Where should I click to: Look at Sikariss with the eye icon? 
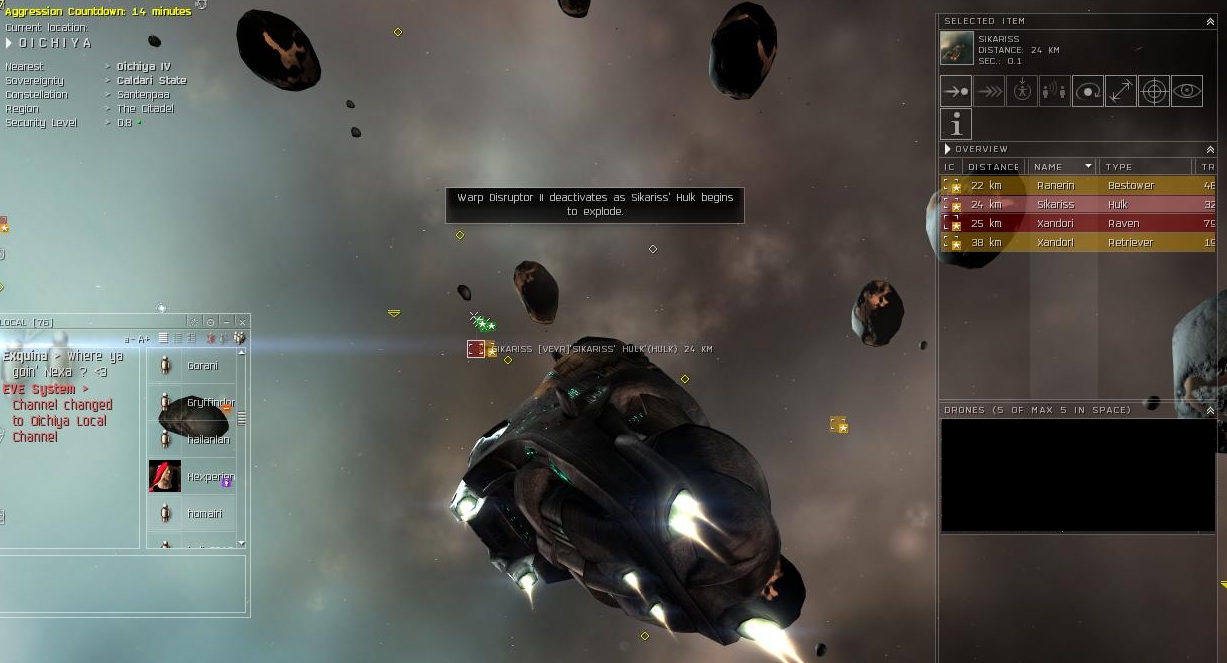coord(1187,91)
